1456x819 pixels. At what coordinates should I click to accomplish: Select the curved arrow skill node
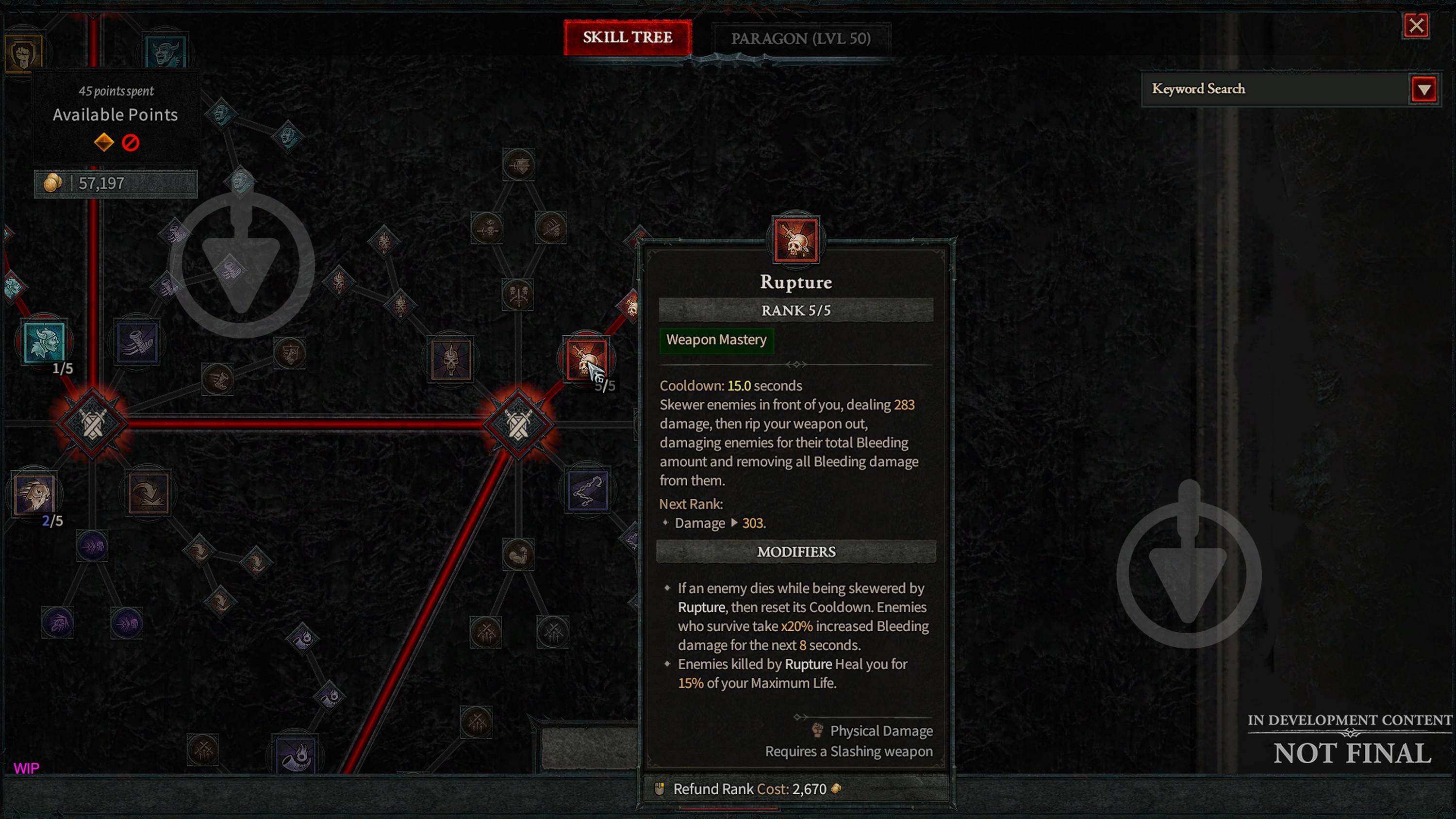tap(148, 493)
